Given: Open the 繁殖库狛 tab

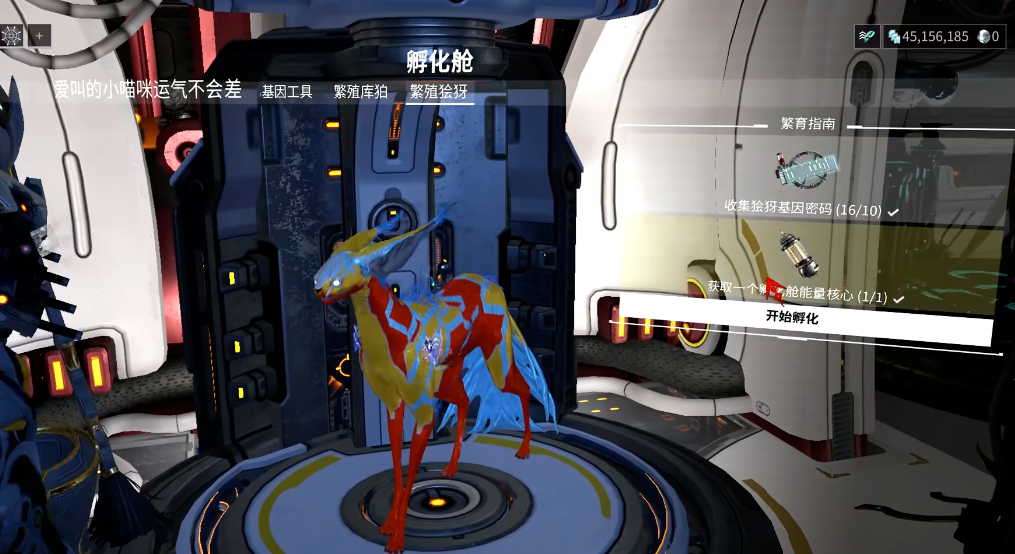Looking at the screenshot, I should point(360,91).
